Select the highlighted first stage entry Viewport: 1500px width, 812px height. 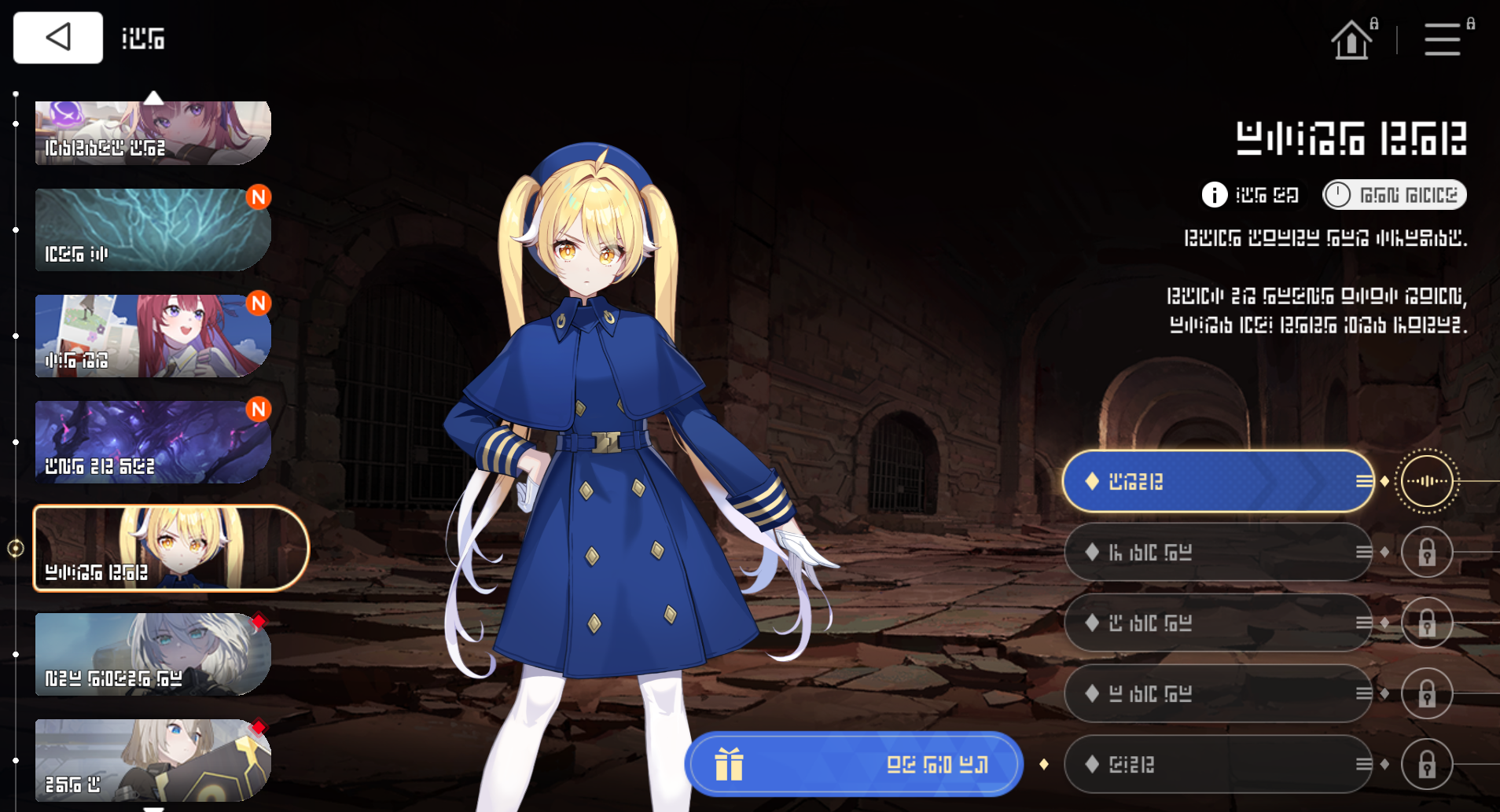(x=1217, y=481)
